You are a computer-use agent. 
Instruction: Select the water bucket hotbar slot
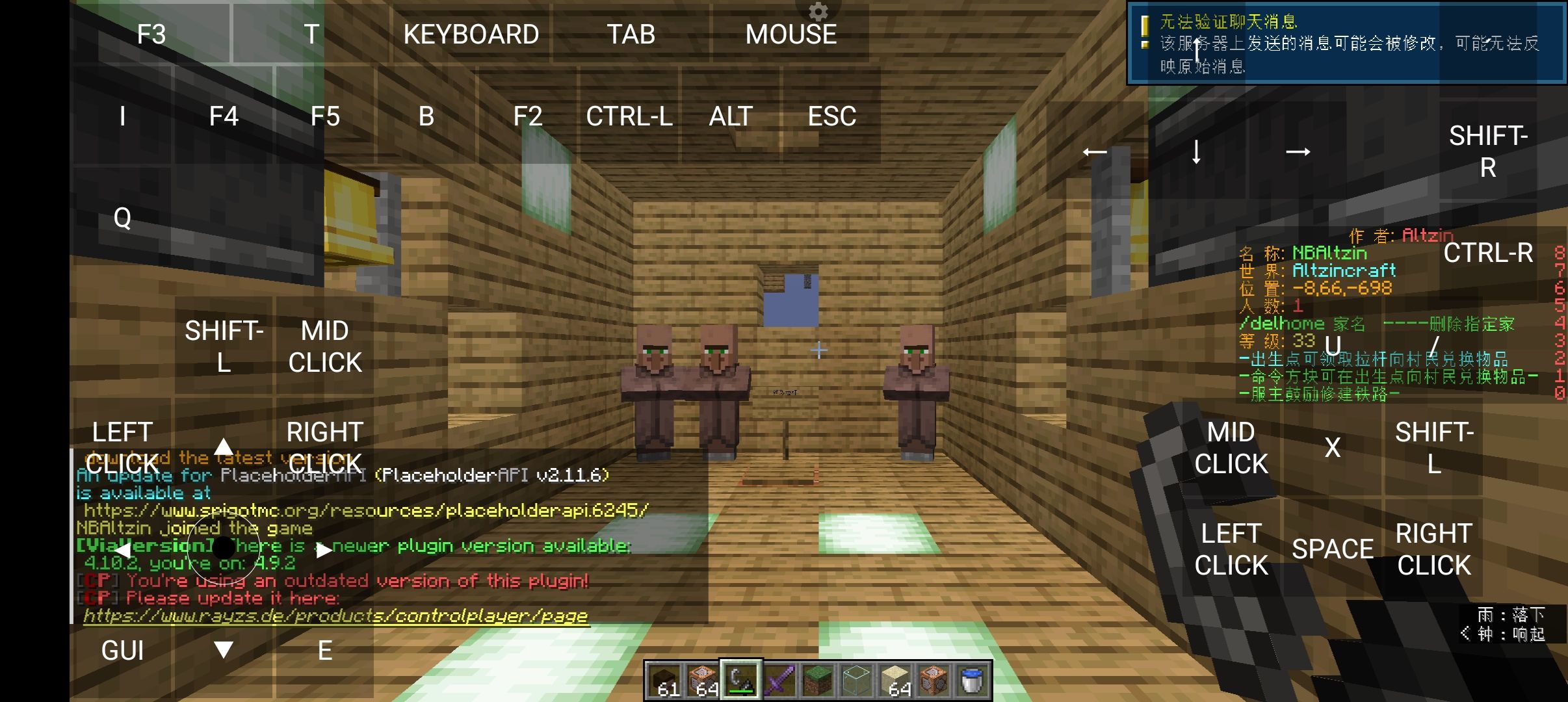point(972,681)
